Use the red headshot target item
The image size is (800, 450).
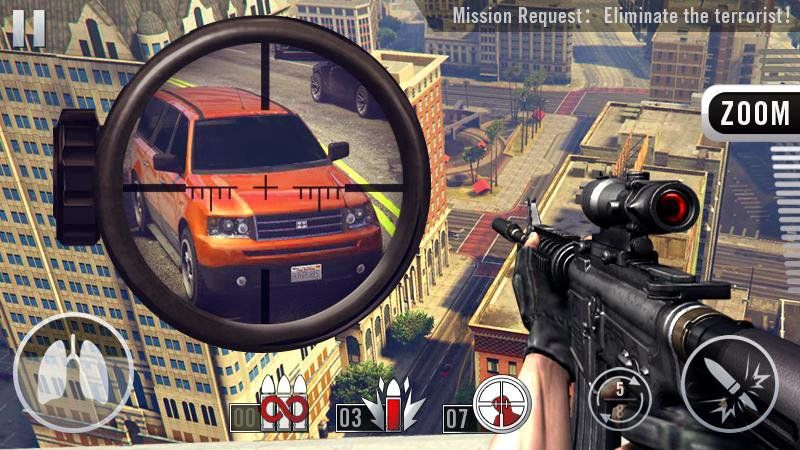coord(501,405)
